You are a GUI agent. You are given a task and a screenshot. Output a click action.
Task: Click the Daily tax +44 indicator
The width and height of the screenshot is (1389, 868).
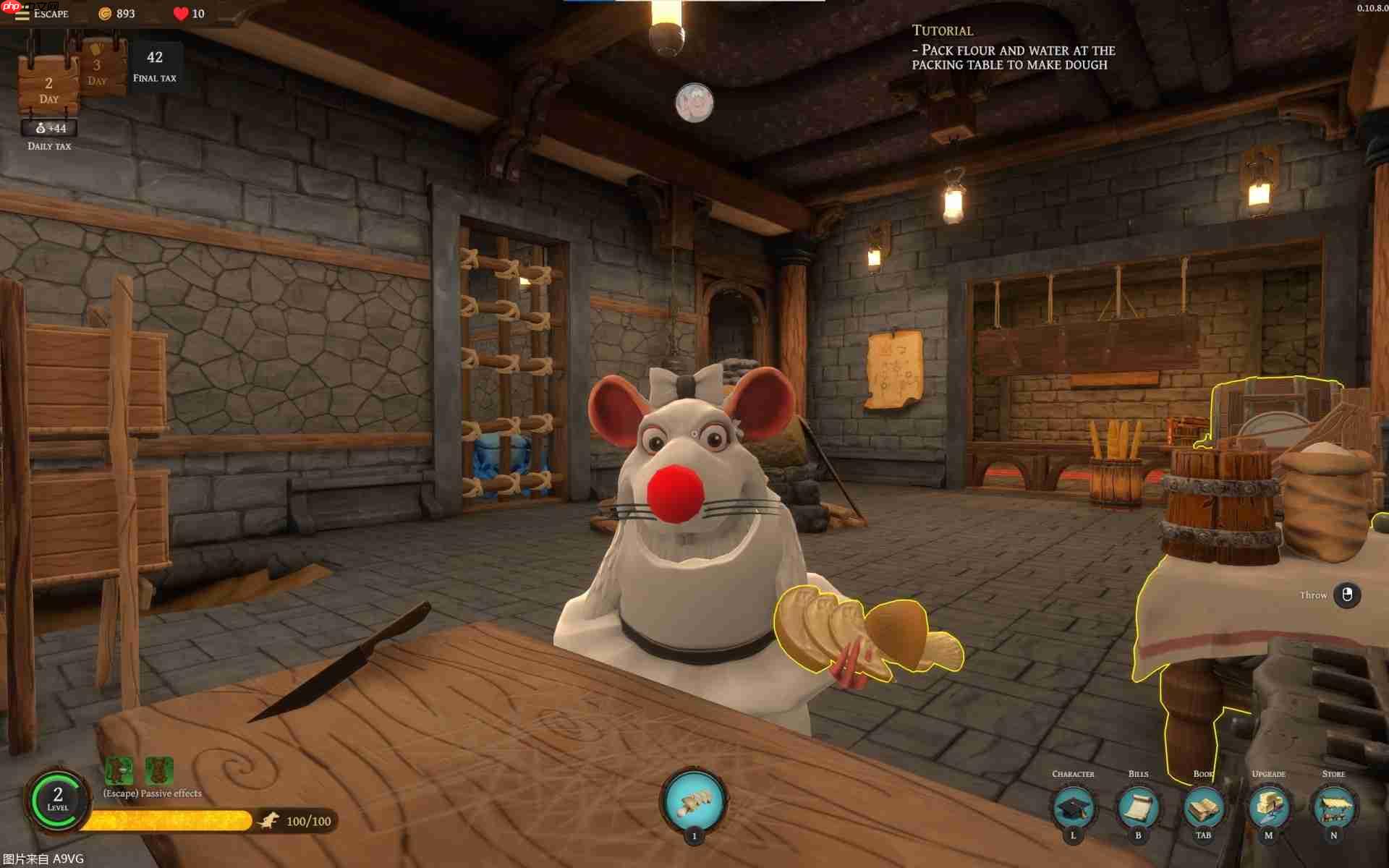coord(49,129)
